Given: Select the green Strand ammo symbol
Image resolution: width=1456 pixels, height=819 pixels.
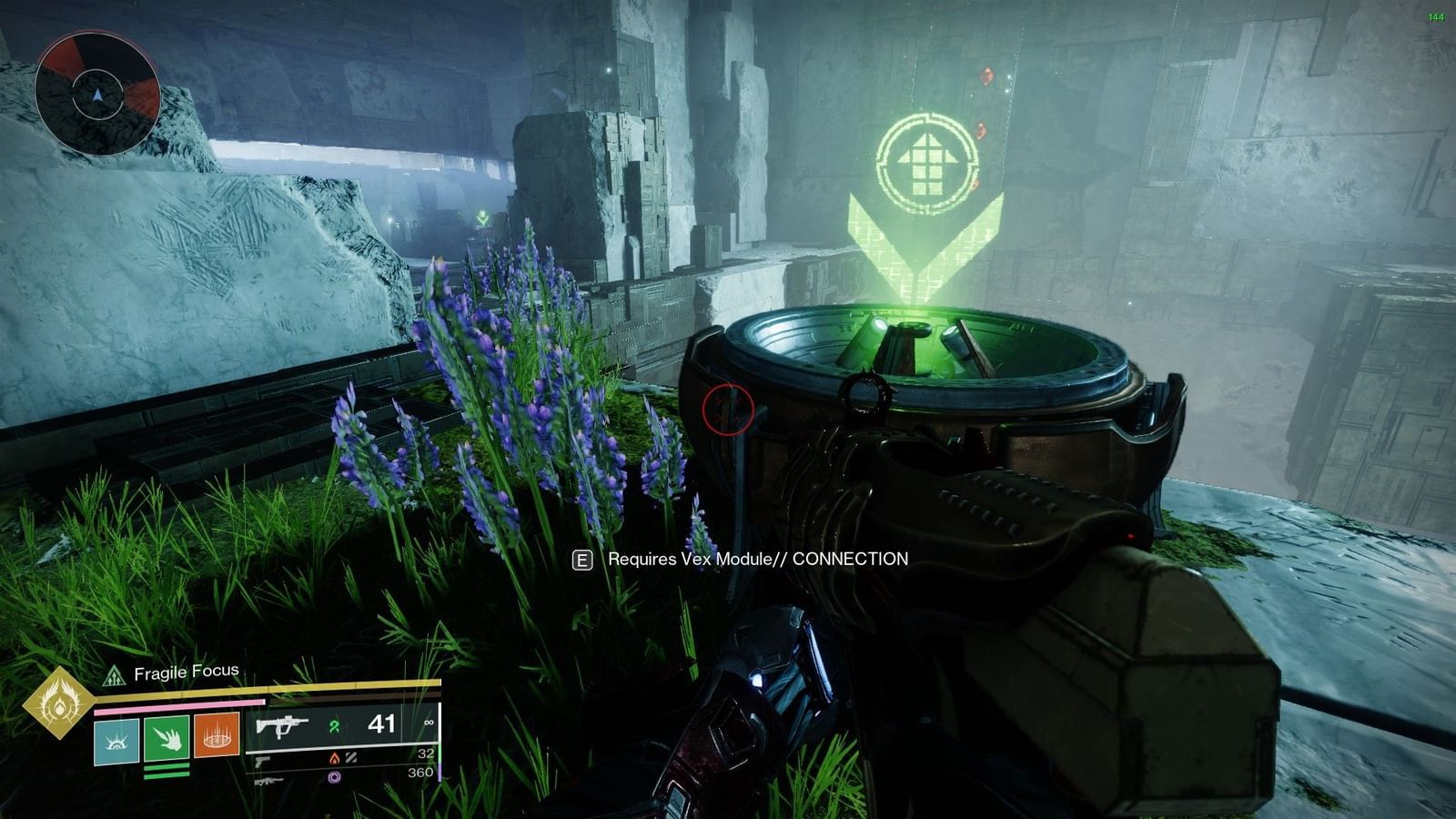Looking at the screenshot, I should (x=333, y=726).
